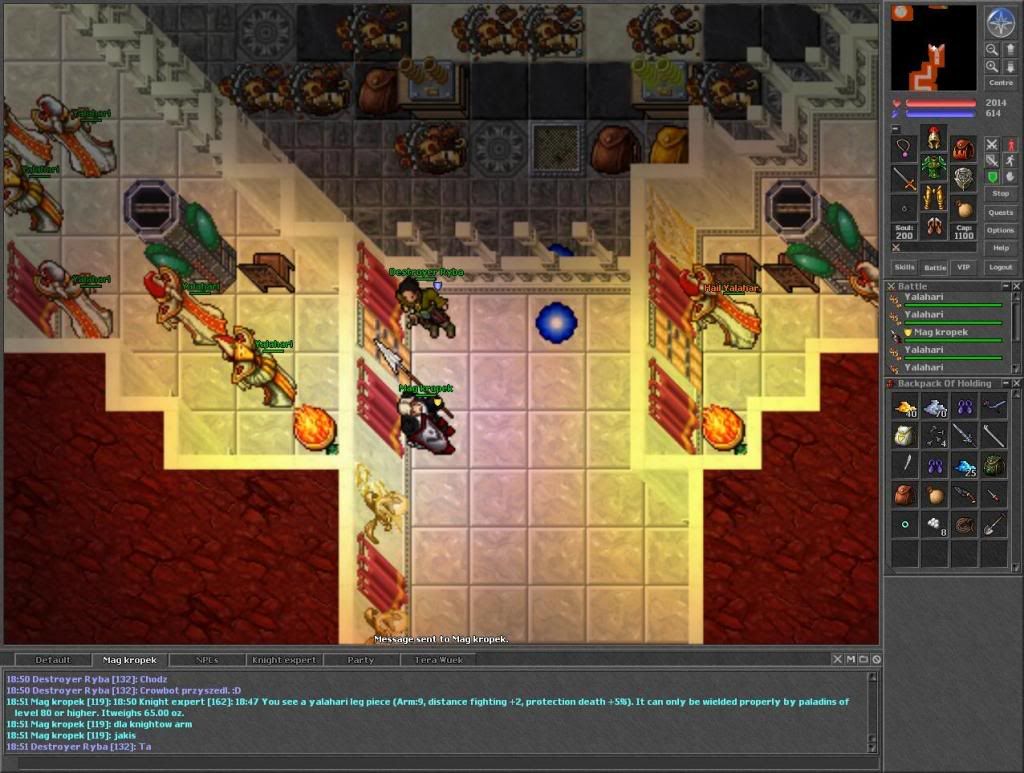Select Mag kropek in the Battle list
This screenshot has width=1024, height=773.
(x=940, y=332)
